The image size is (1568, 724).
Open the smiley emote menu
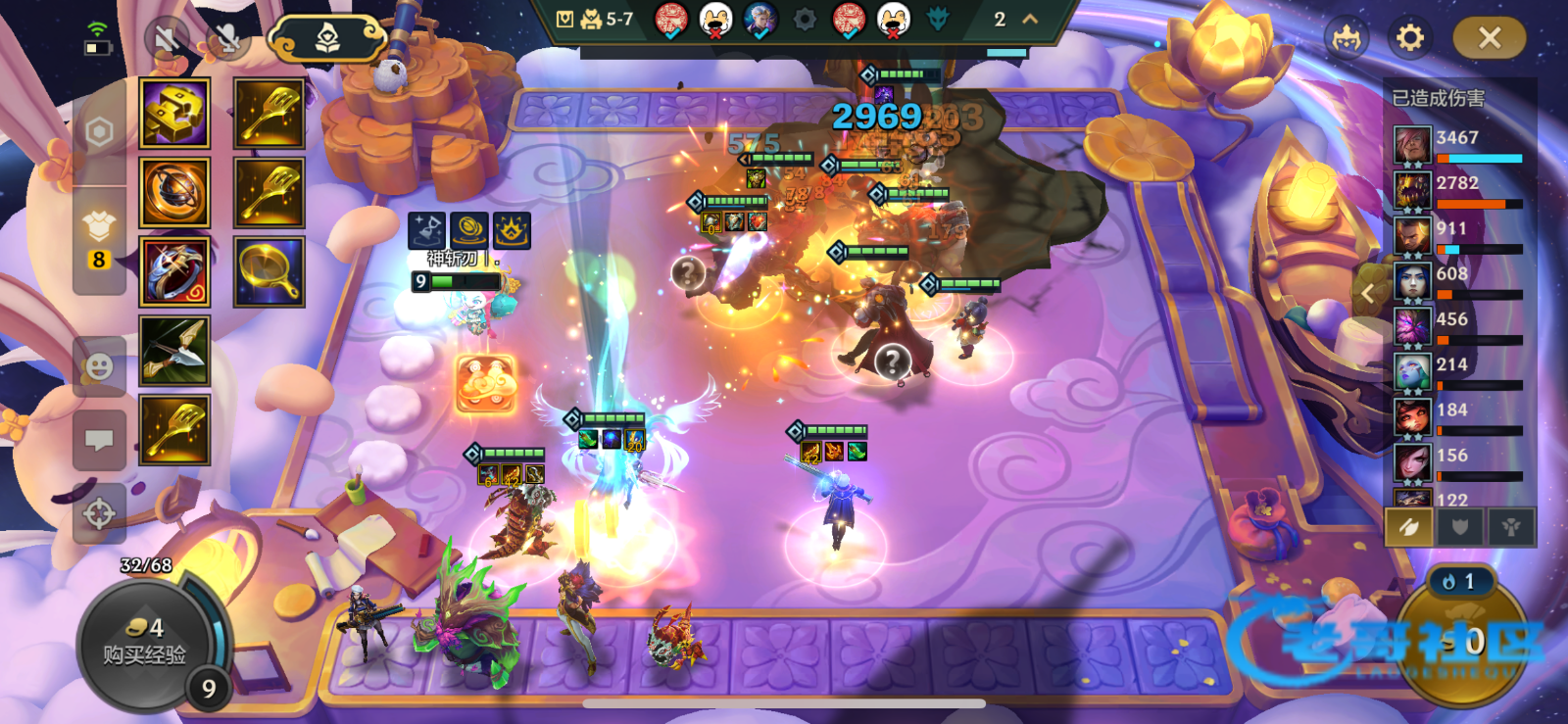tap(99, 367)
